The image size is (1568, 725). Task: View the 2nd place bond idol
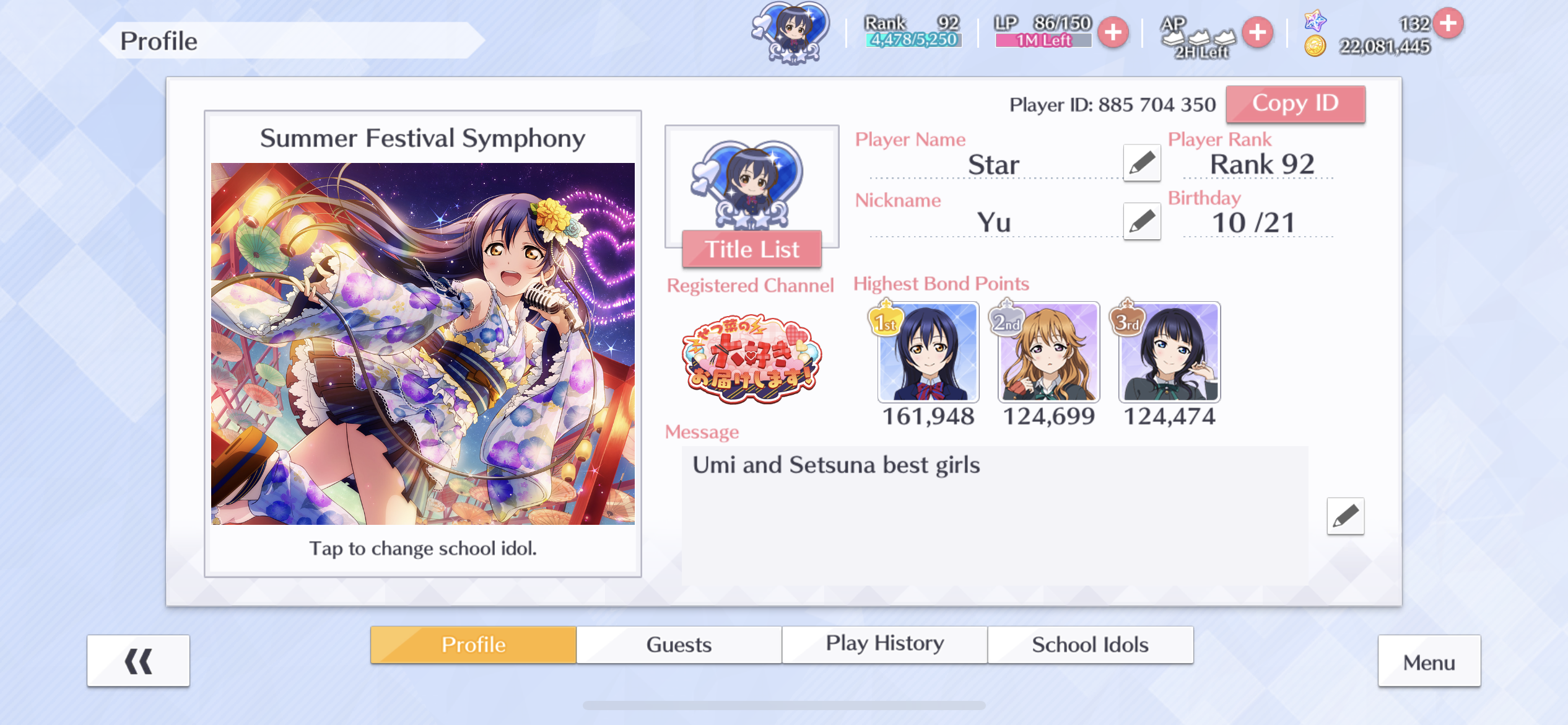1048,352
